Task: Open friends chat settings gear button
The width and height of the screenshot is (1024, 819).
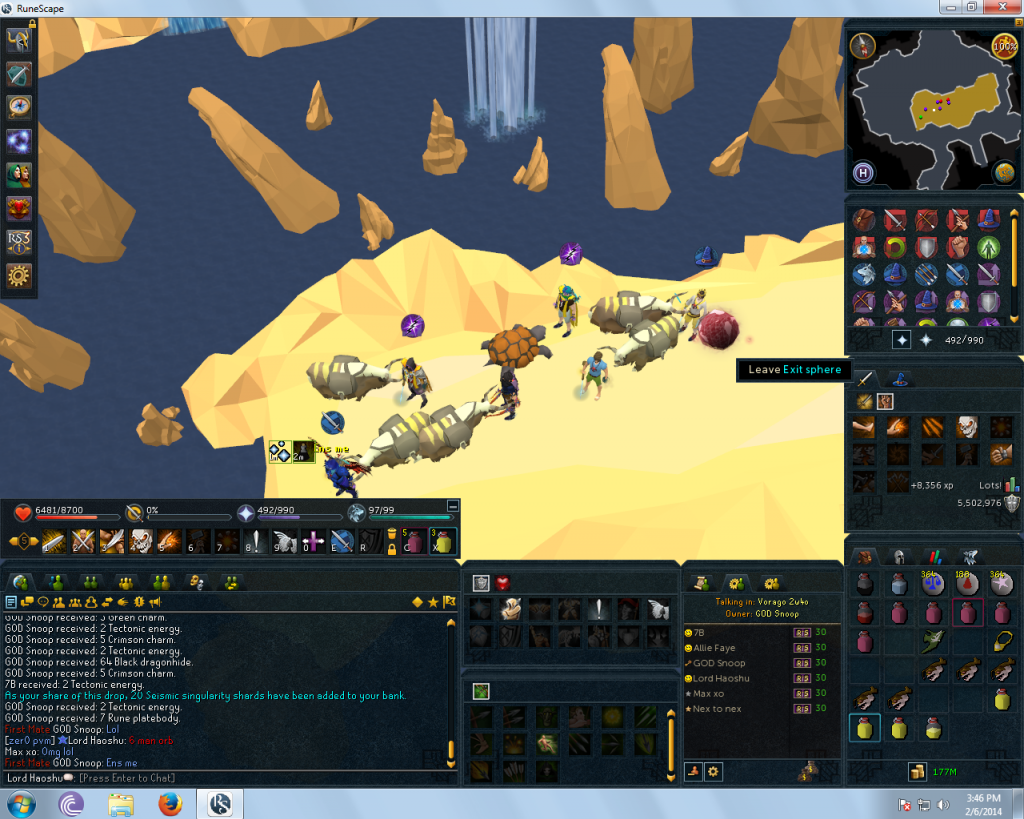Action: coord(714,771)
